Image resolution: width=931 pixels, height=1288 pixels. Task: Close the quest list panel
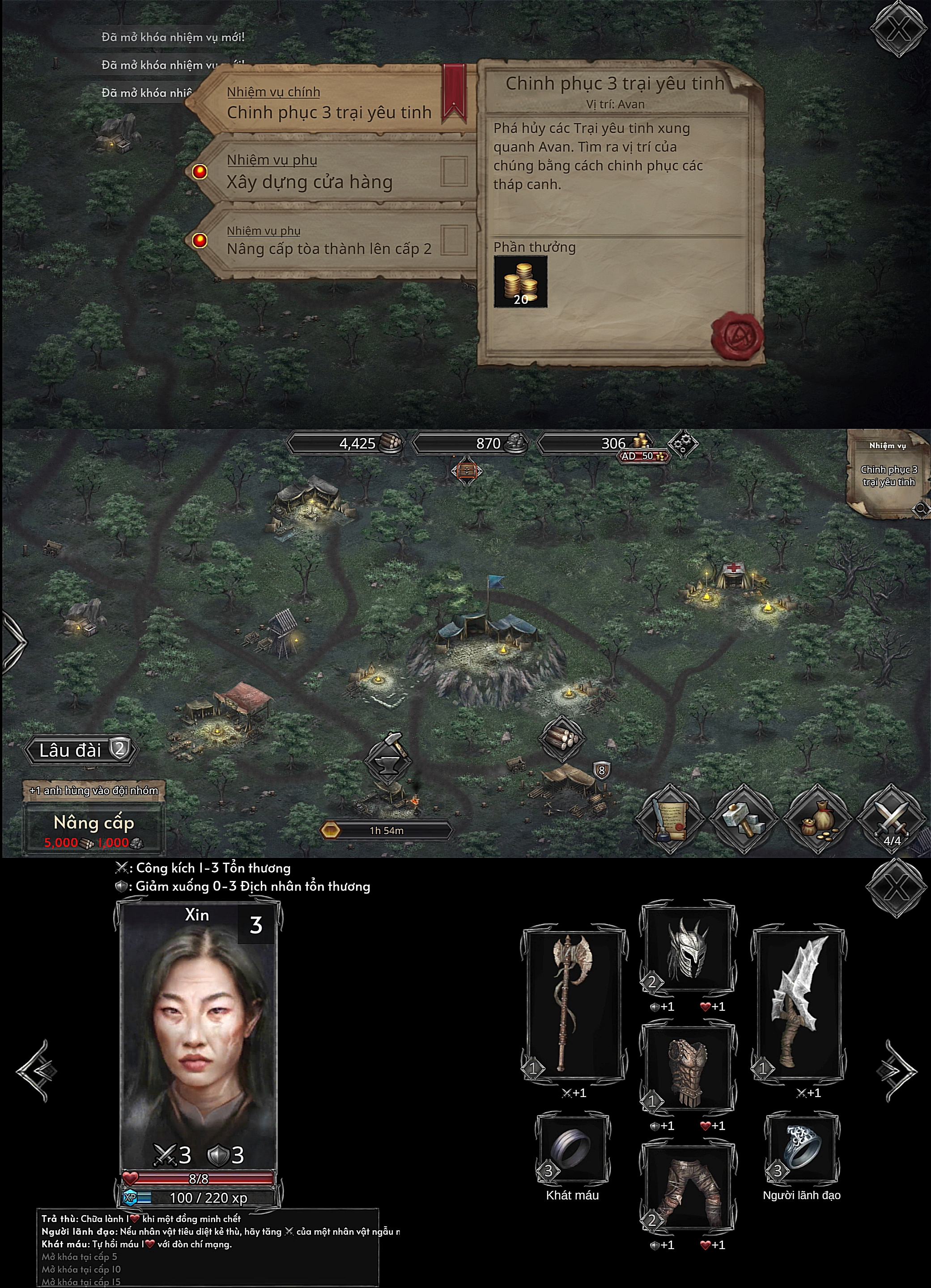click(x=897, y=30)
